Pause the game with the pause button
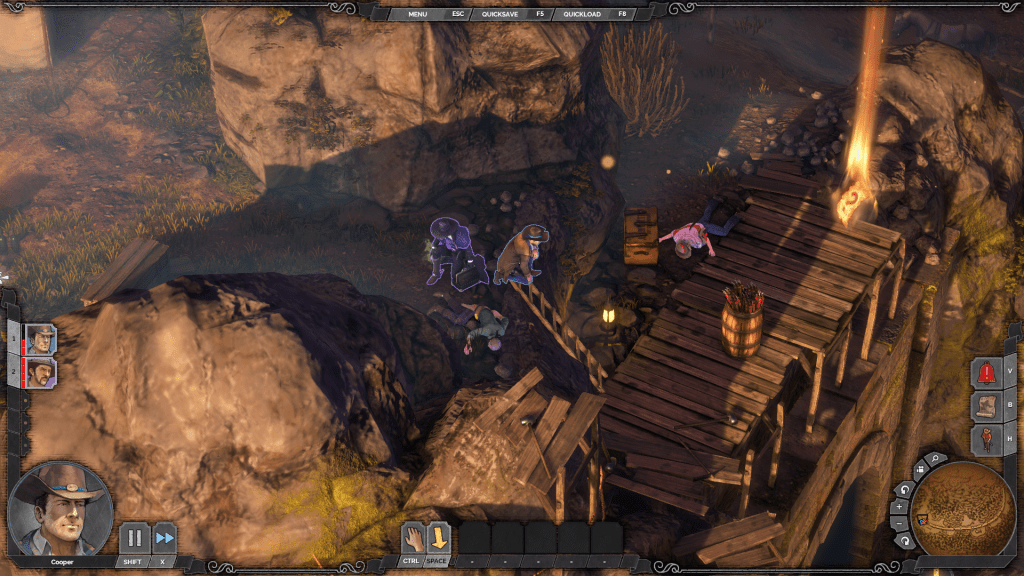Image resolution: width=1024 pixels, height=576 pixels. pyautogui.click(x=134, y=538)
